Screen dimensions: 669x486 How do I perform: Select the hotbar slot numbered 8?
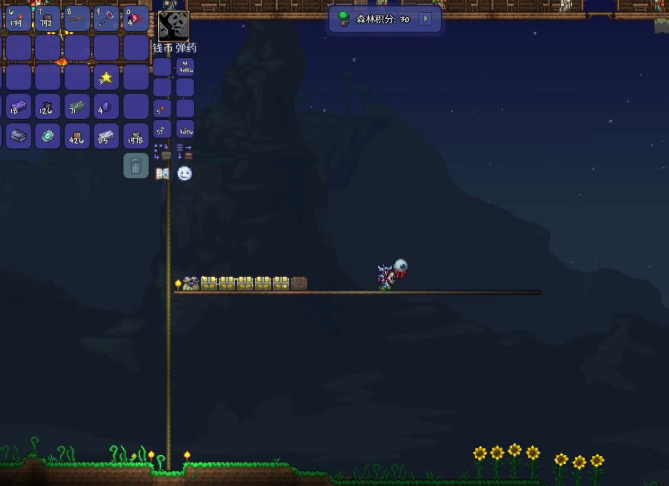click(77, 19)
